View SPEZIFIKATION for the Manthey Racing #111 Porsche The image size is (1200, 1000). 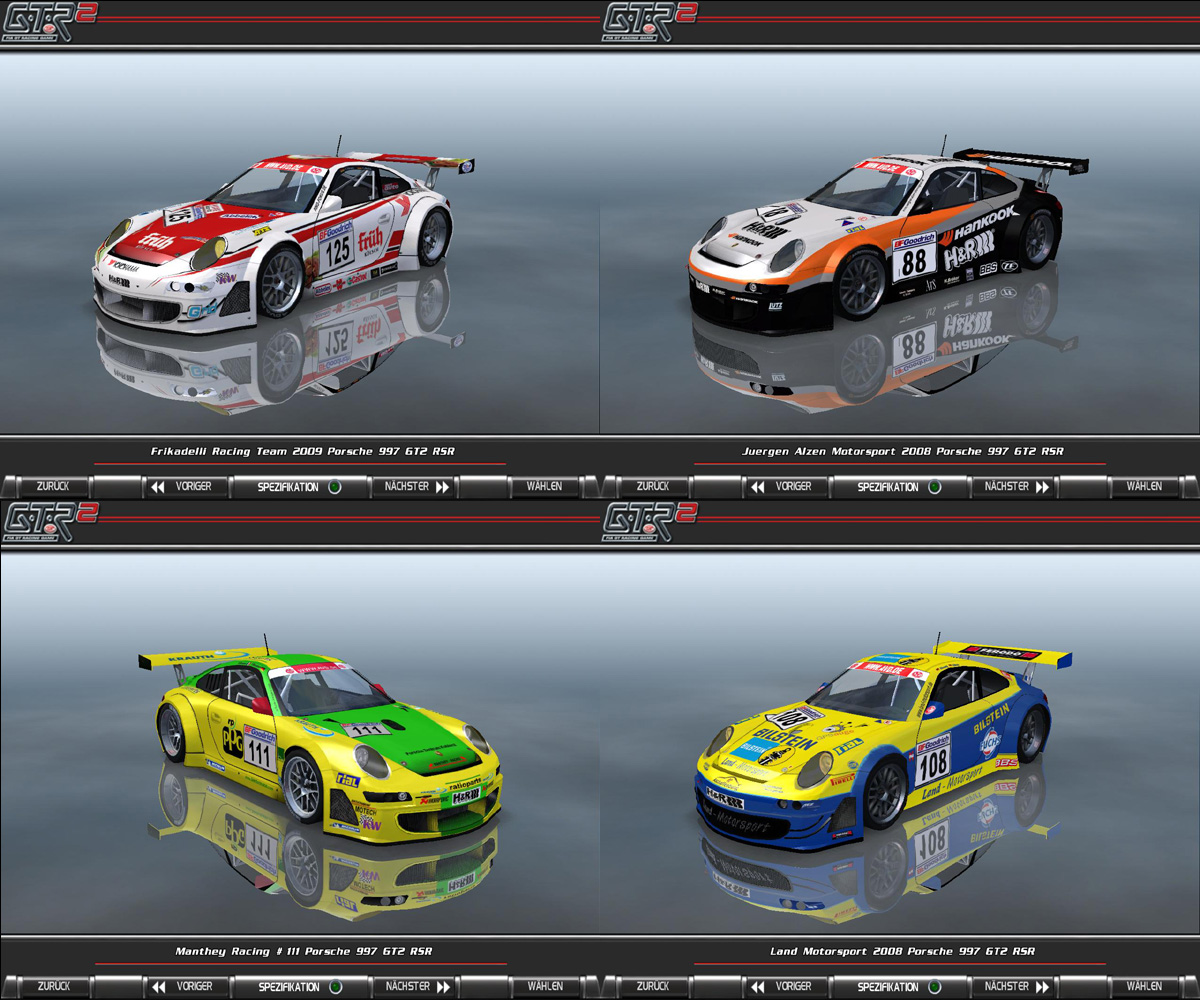pos(298,986)
